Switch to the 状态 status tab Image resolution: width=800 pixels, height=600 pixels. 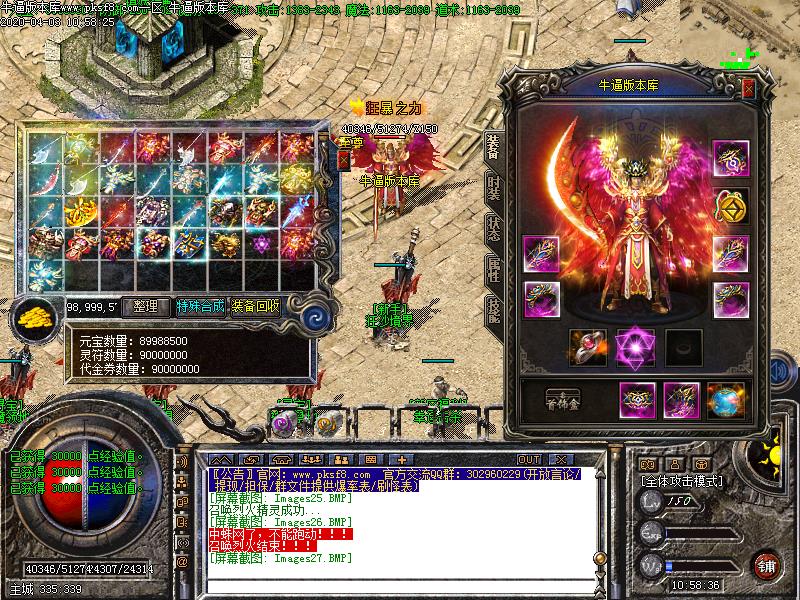point(493,227)
